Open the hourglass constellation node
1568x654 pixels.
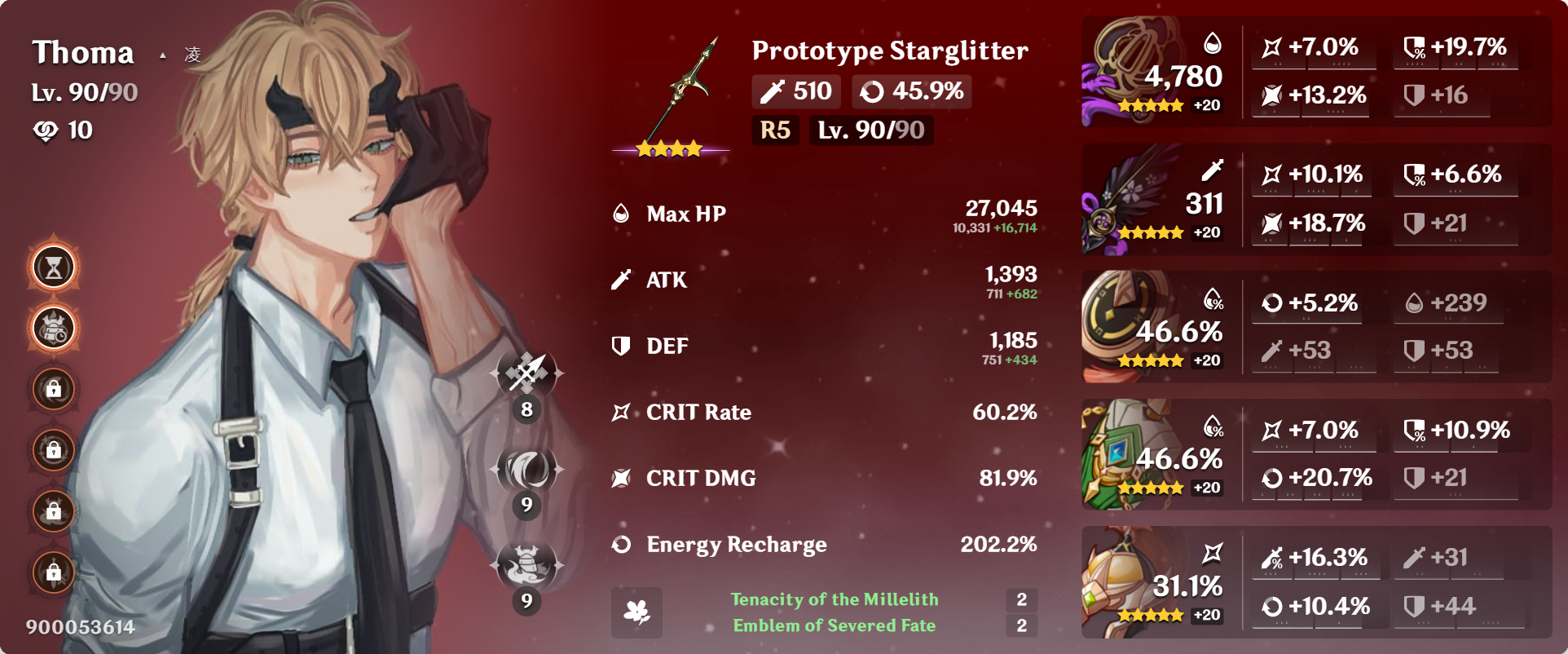(x=54, y=267)
